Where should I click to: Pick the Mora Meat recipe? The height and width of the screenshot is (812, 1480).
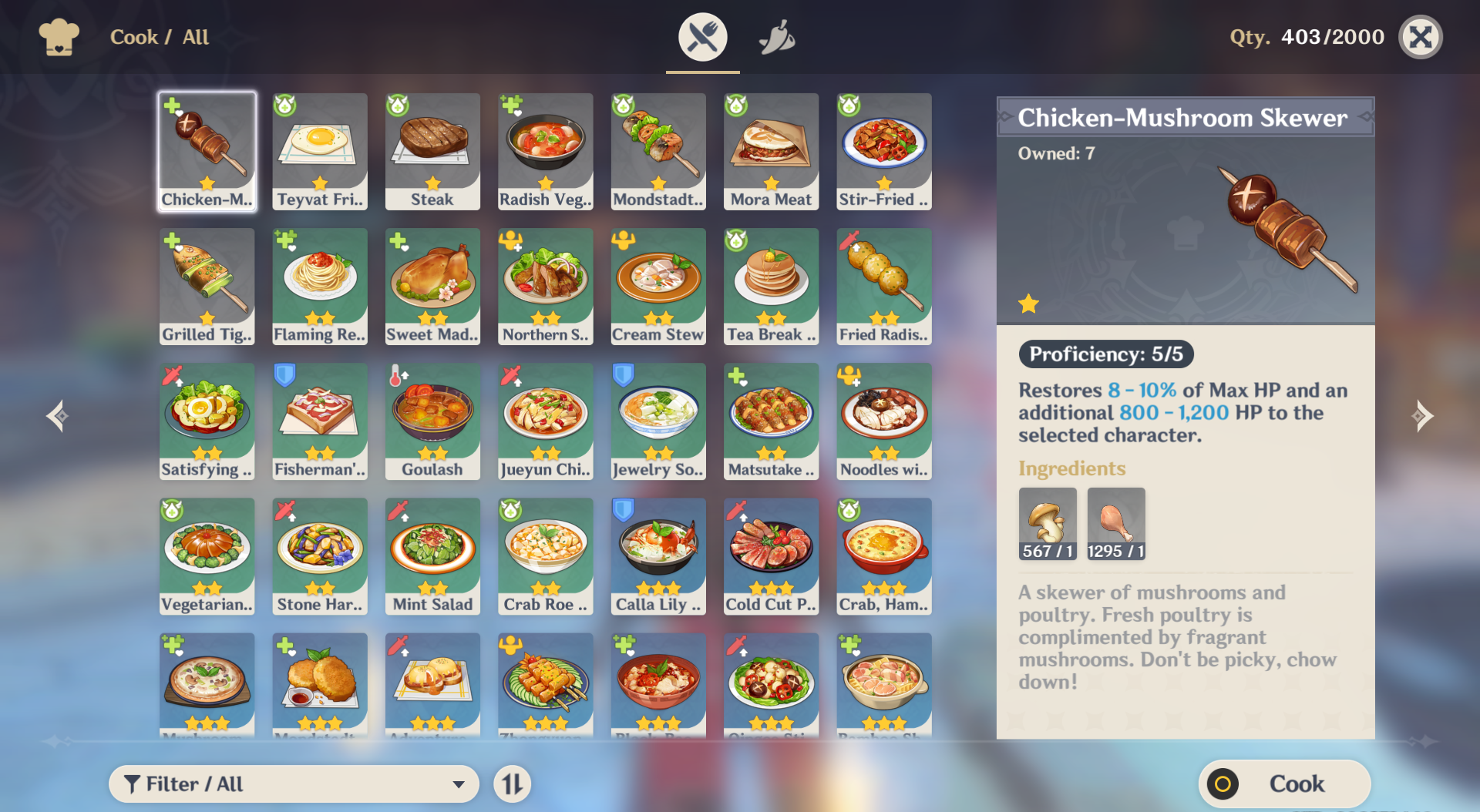coord(771,151)
